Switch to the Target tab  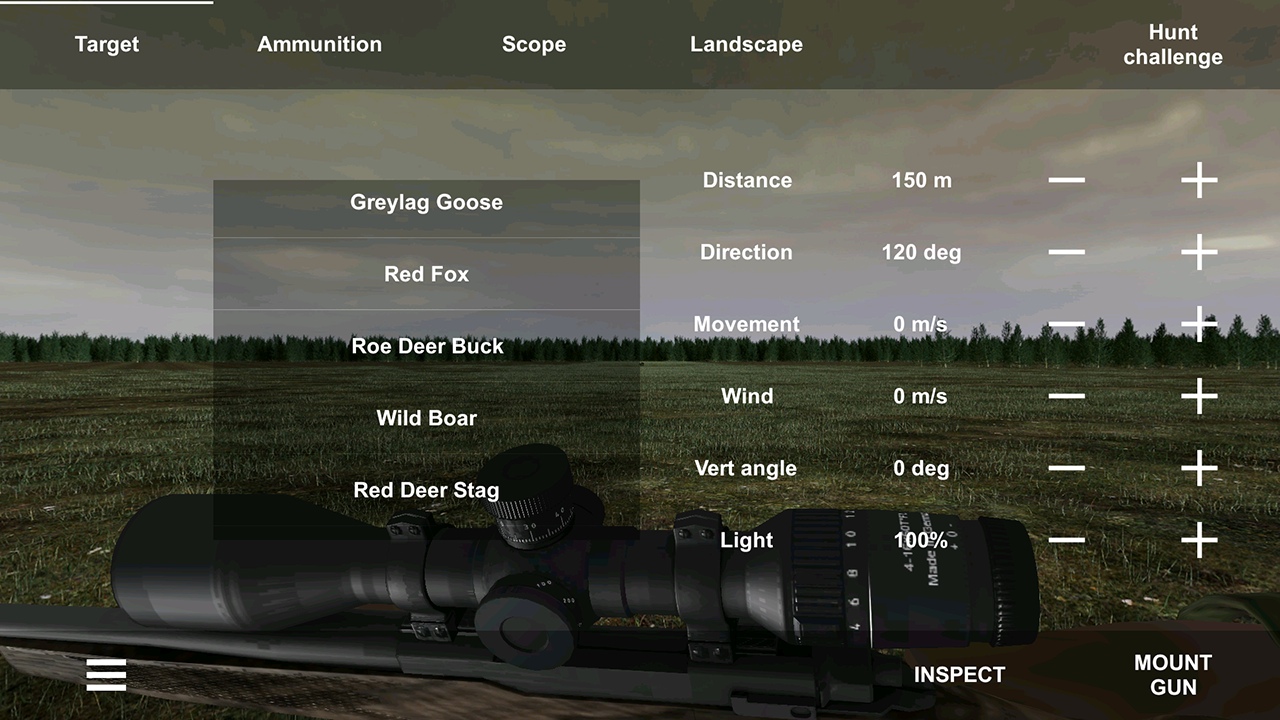[x=107, y=45]
